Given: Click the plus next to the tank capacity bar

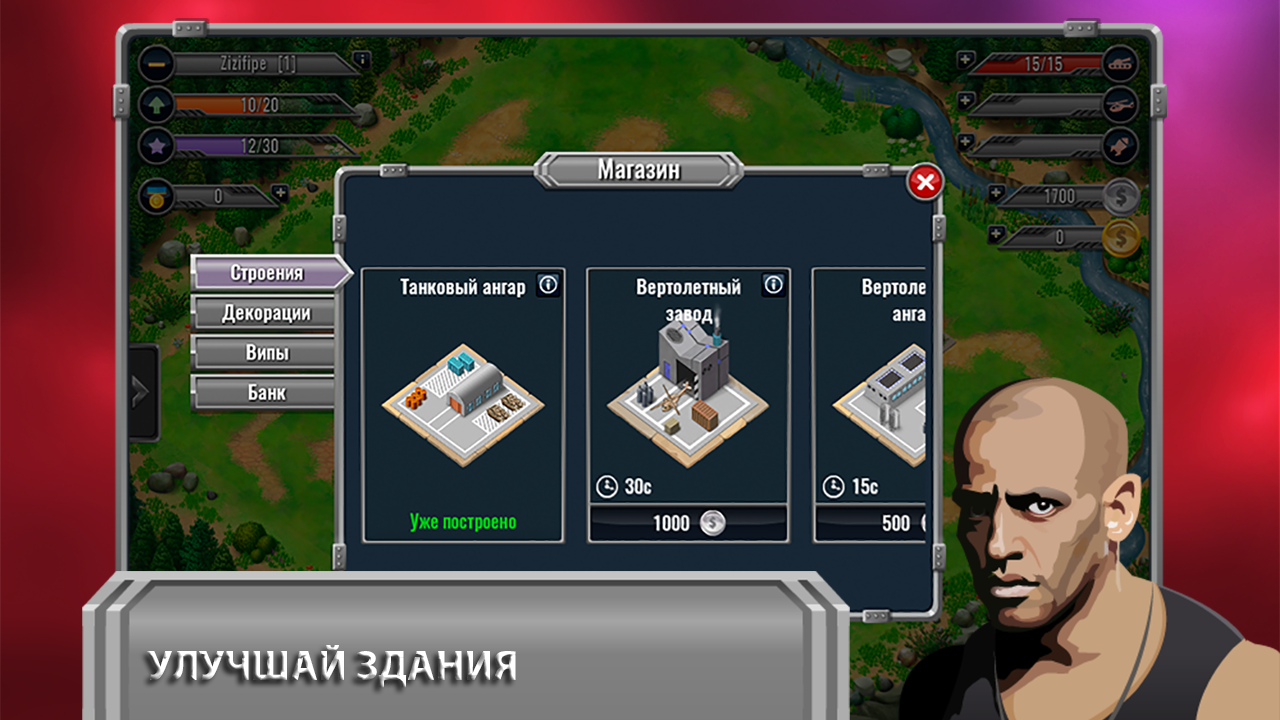Looking at the screenshot, I should pos(964,58).
